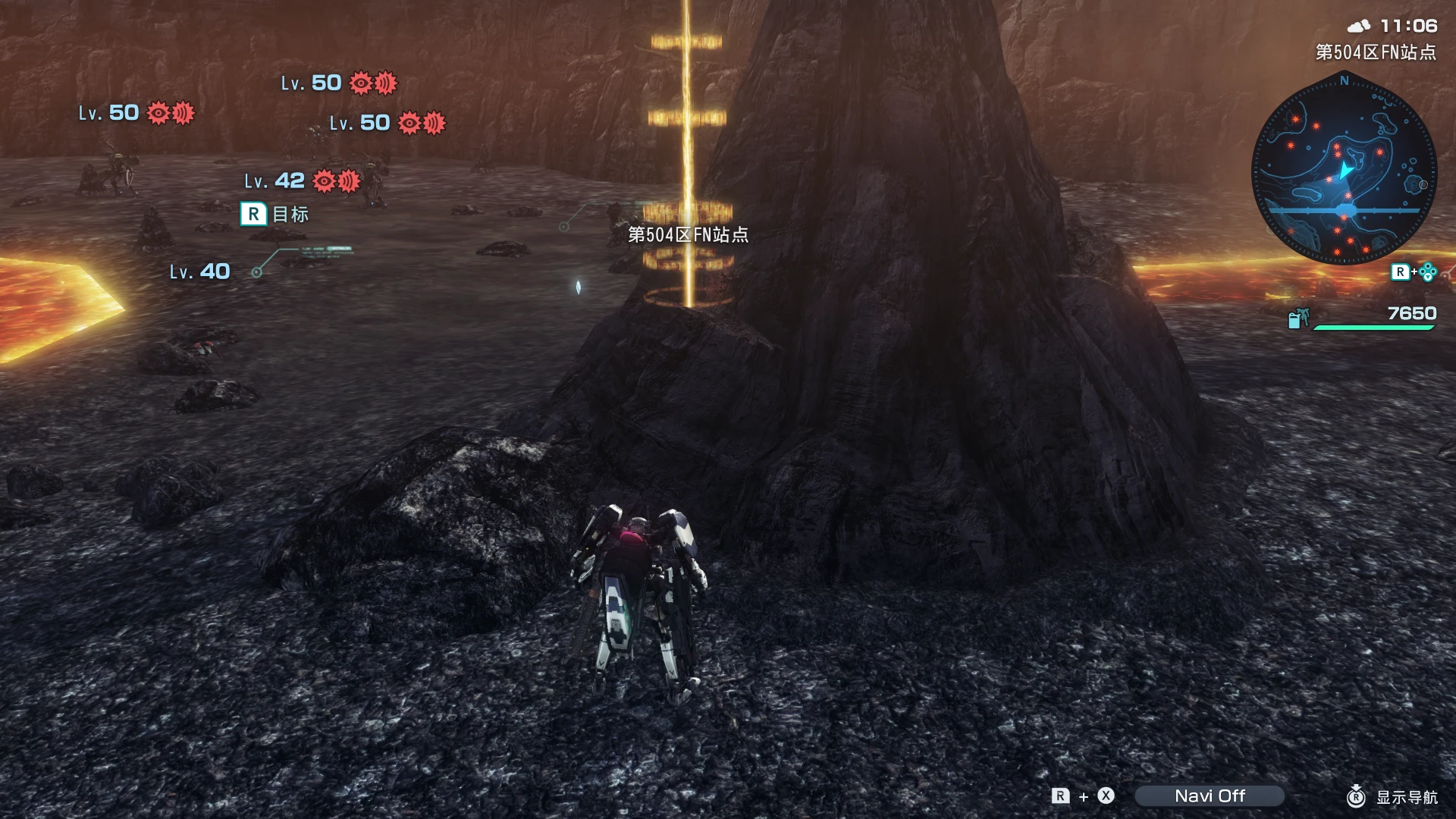Click the R button icon next to 目标
The height and width of the screenshot is (819, 1456).
[254, 215]
